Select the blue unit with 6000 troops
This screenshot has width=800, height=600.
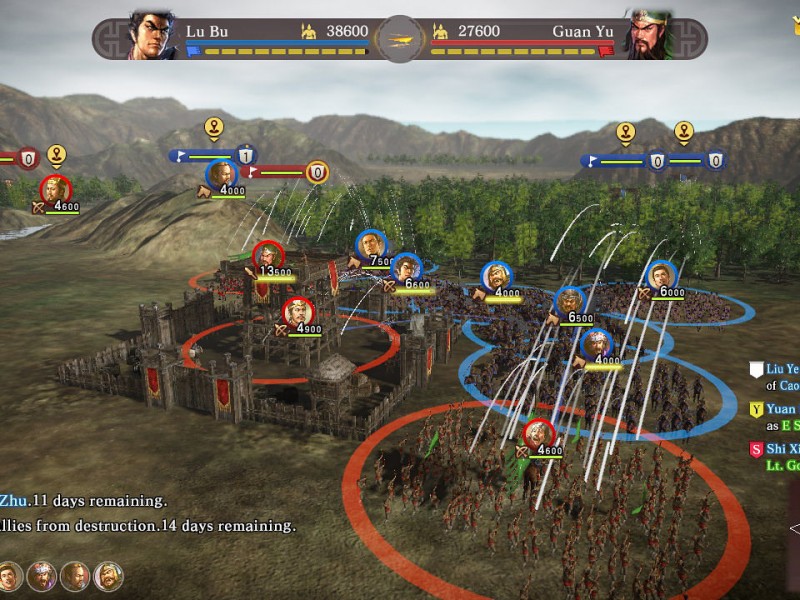point(661,277)
